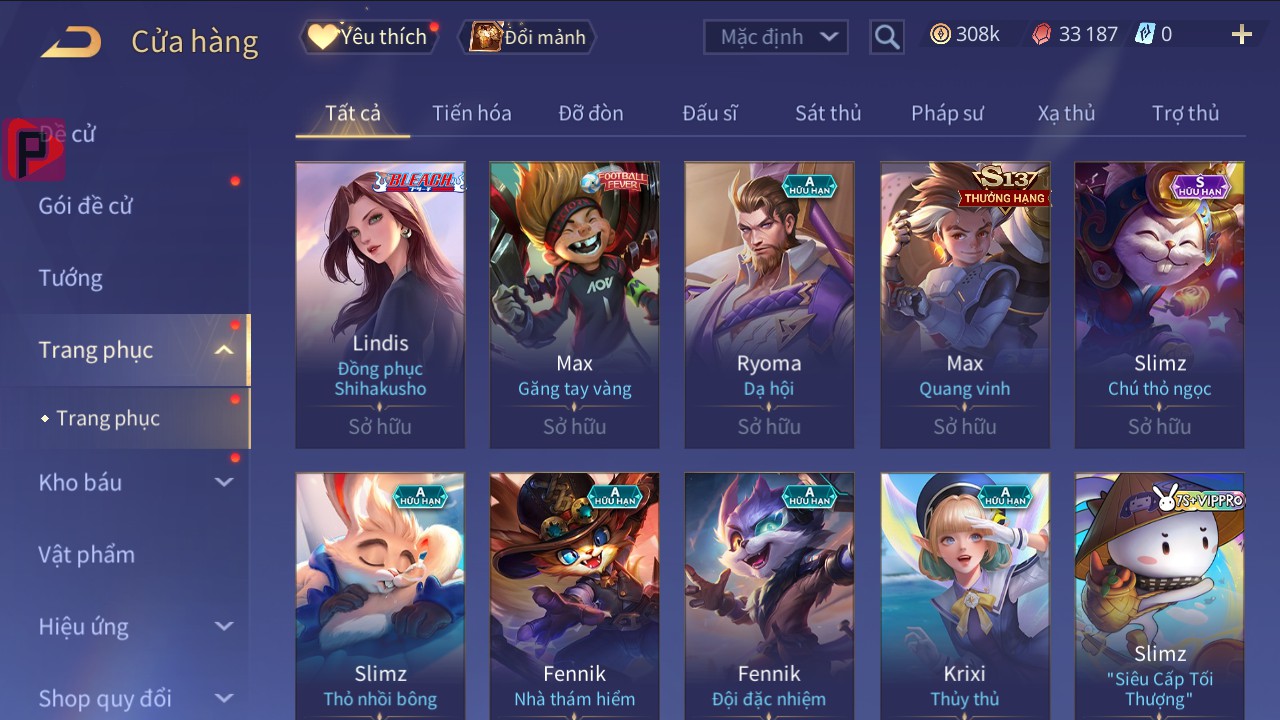Open Đổi mảnh fragment exchange
Image resolution: width=1280 pixels, height=720 pixels.
(x=527, y=37)
